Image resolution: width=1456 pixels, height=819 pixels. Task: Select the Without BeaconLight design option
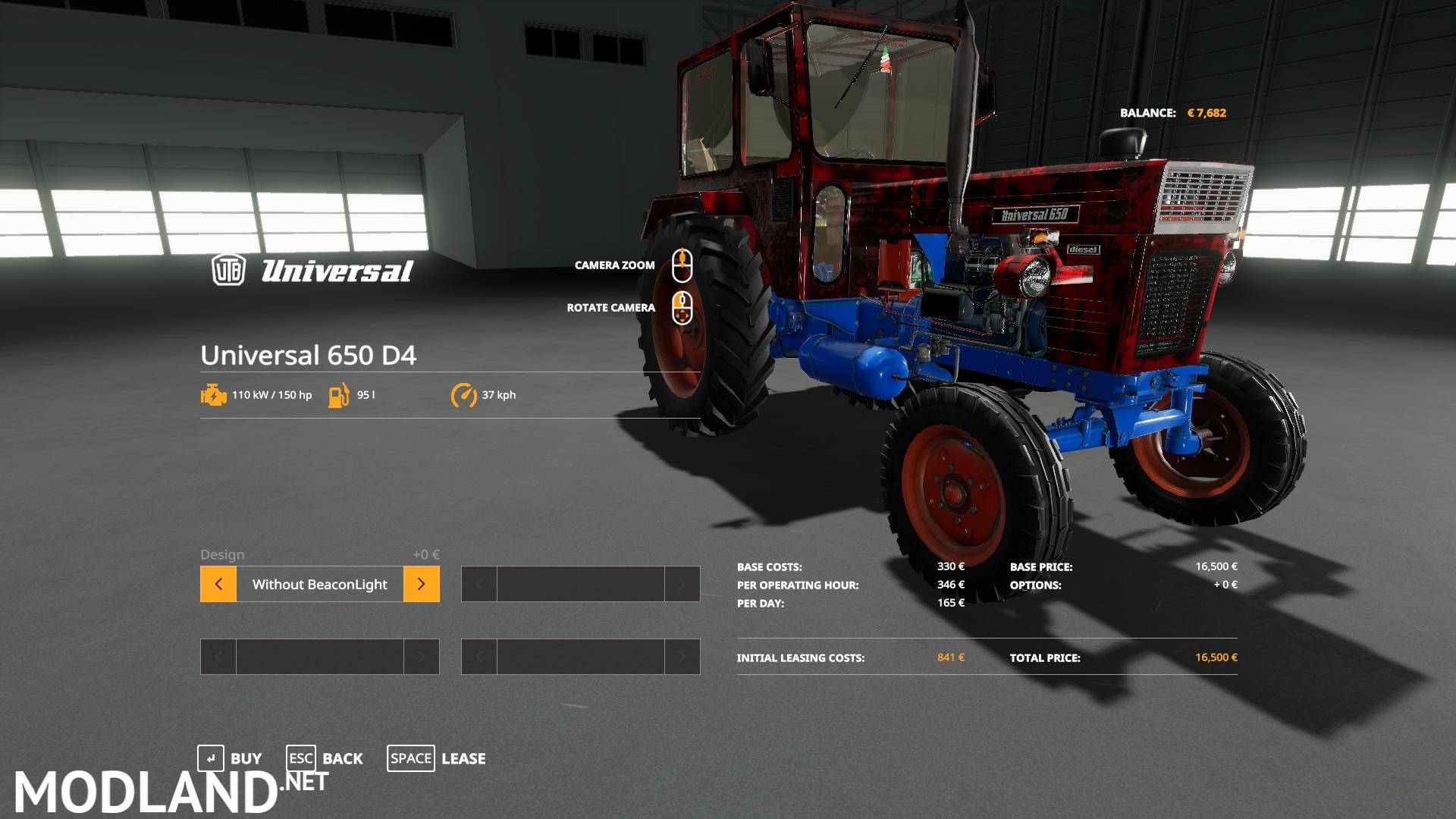tap(319, 584)
